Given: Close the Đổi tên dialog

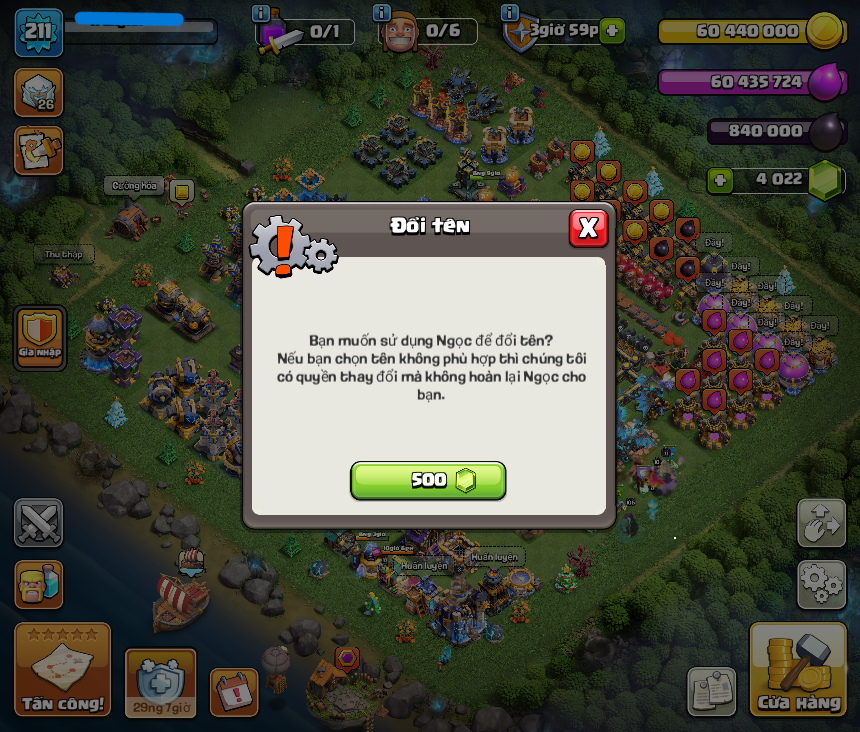Looking at the screenshot, I should 588,228.
